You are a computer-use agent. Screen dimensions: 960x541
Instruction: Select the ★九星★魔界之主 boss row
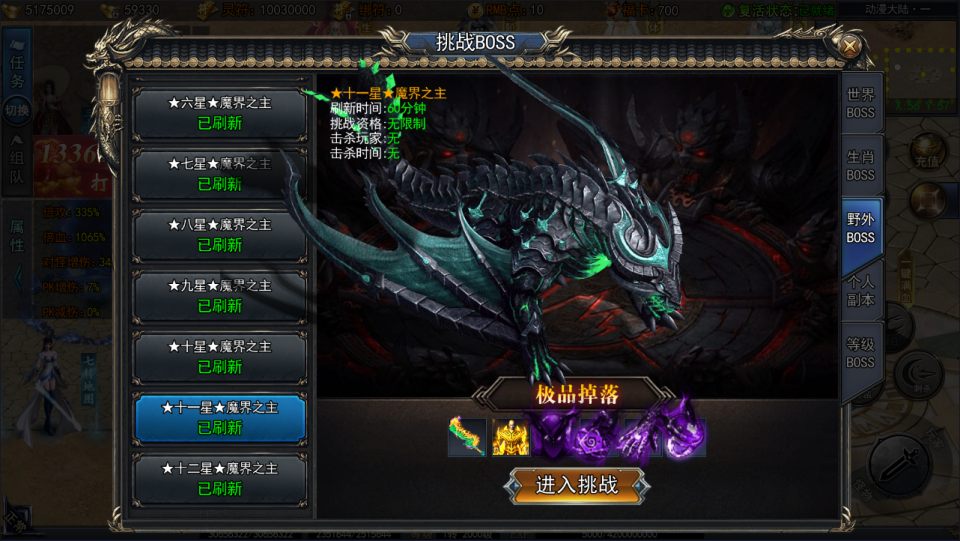click(x=220, y=296)
